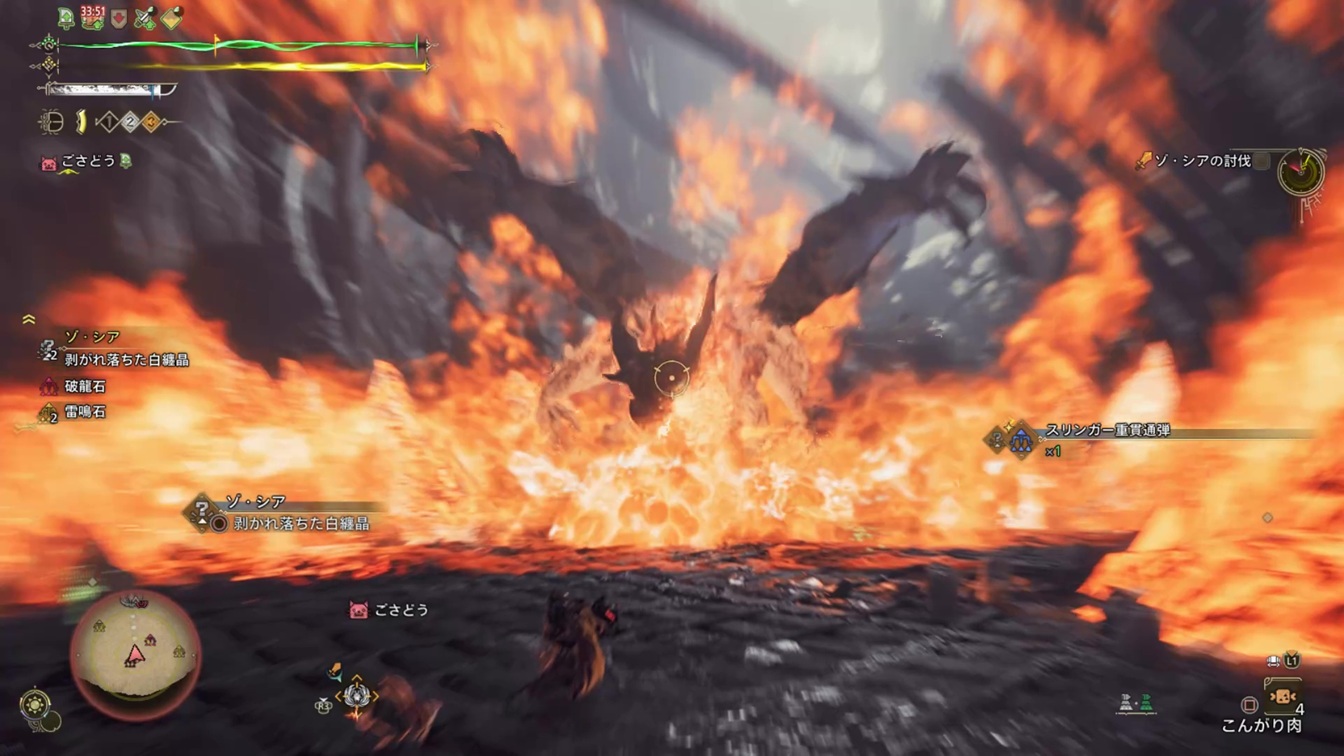Select the こんがり肉 item slot
This screenshot has width=1344, height=756.
1282,694
